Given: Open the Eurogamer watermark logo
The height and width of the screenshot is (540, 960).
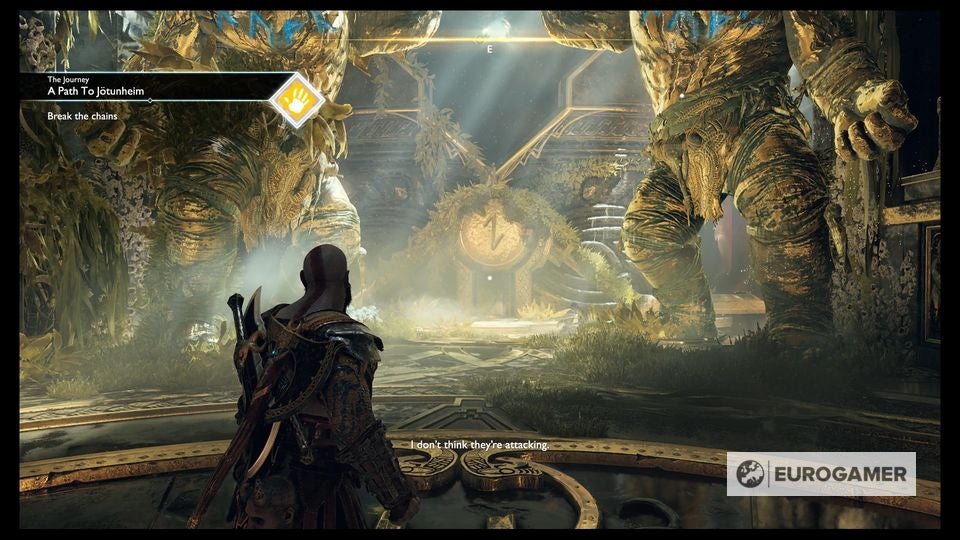Looking at the screenshot, I should coord(820,474).
